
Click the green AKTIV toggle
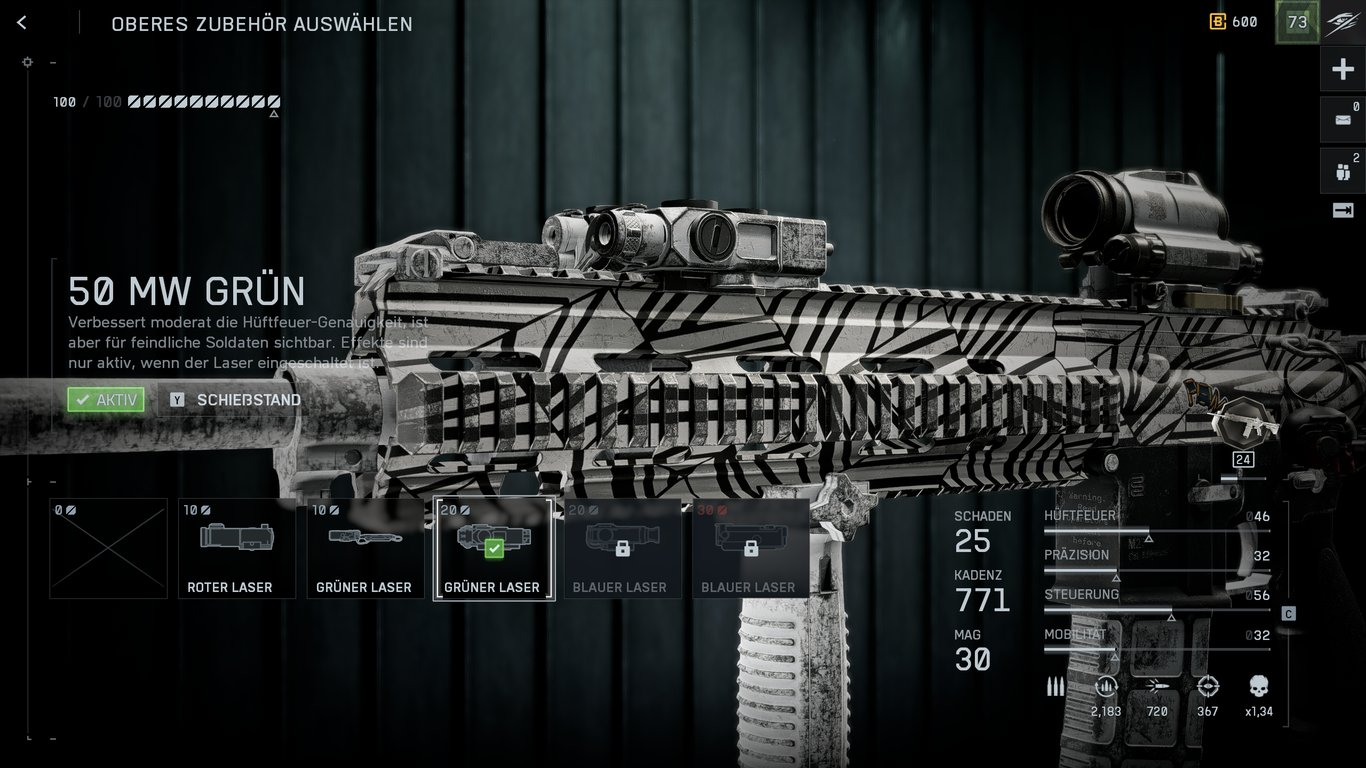coord(104,399)
